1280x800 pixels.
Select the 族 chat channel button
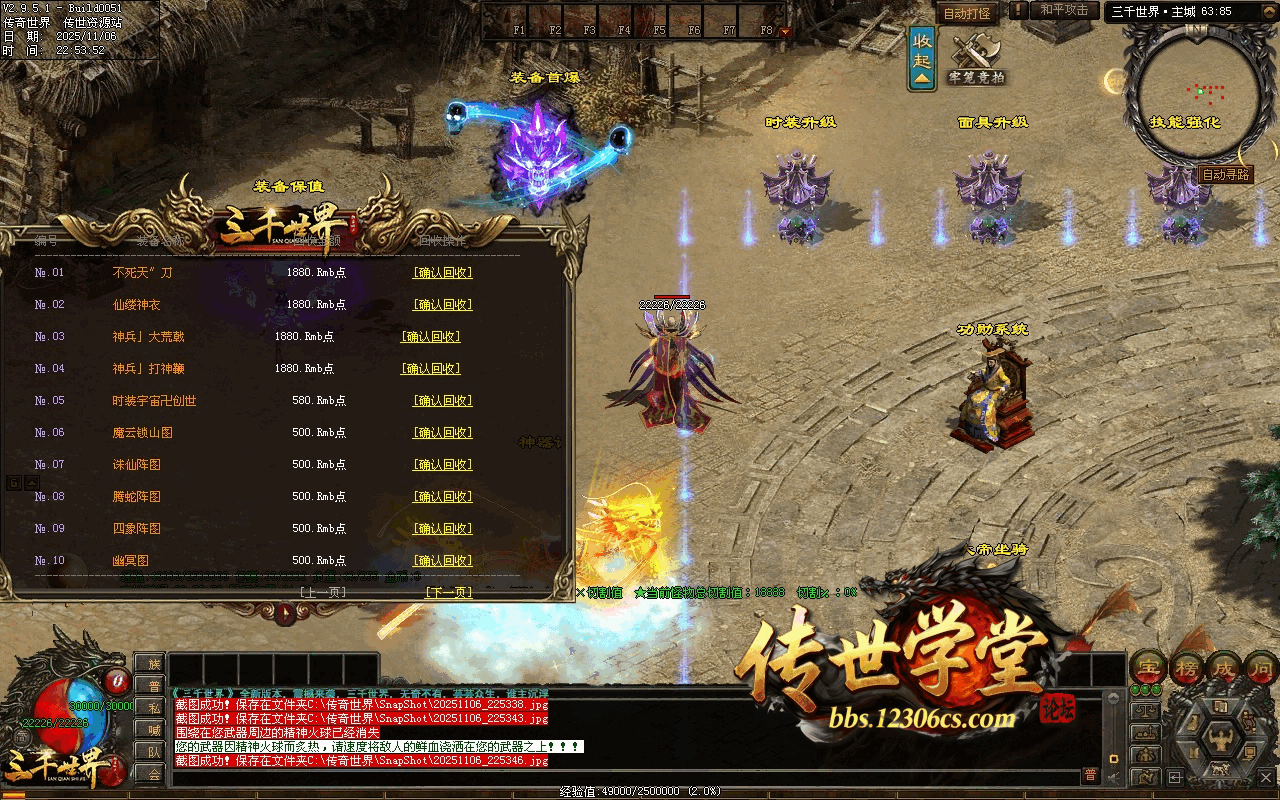coord(153,663)
